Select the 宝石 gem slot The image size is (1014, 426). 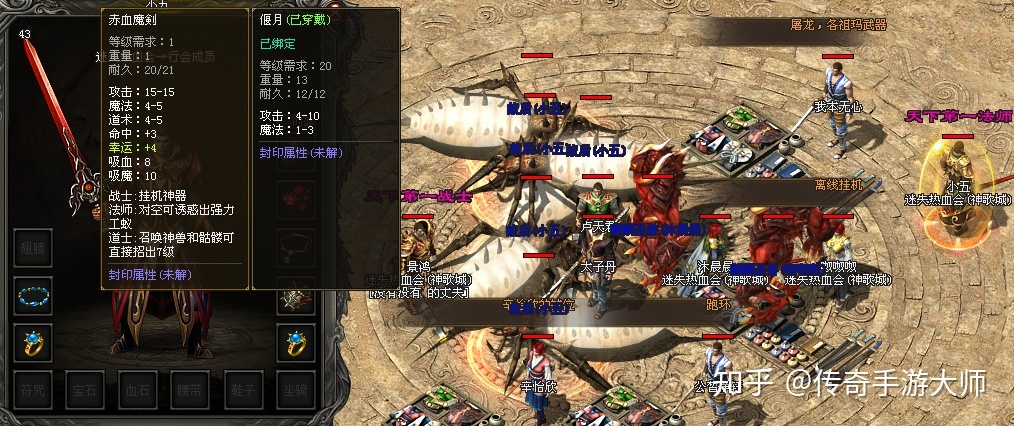click(x=85, y=388)
